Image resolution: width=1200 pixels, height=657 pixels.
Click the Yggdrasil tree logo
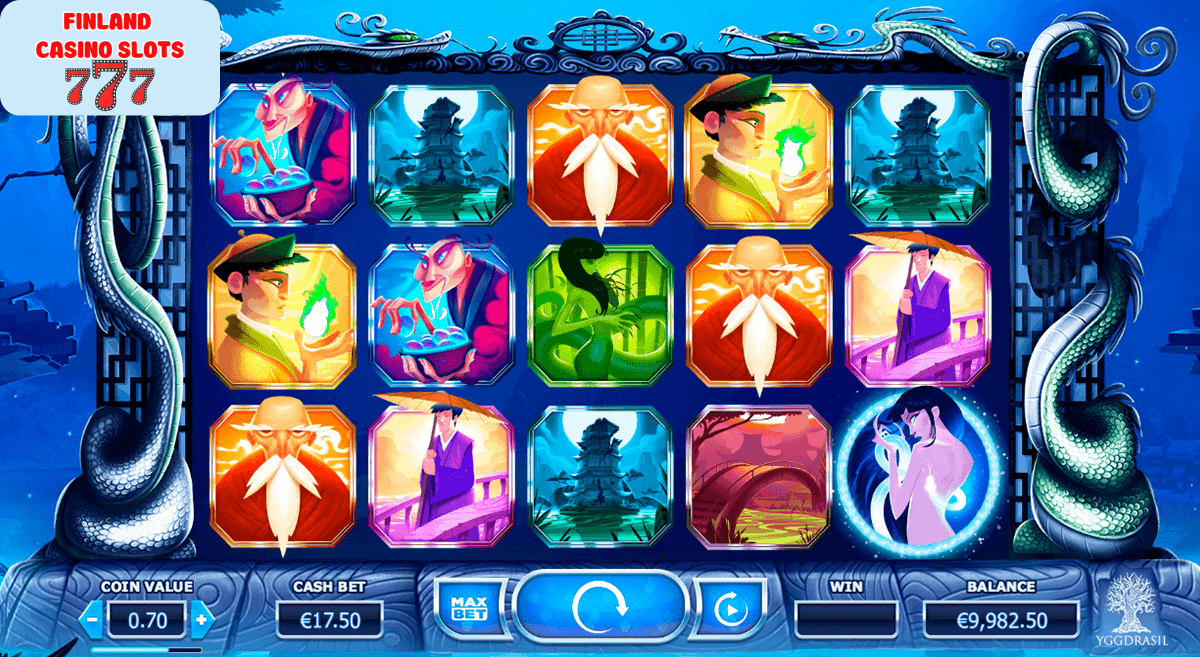click(1134, 609)
